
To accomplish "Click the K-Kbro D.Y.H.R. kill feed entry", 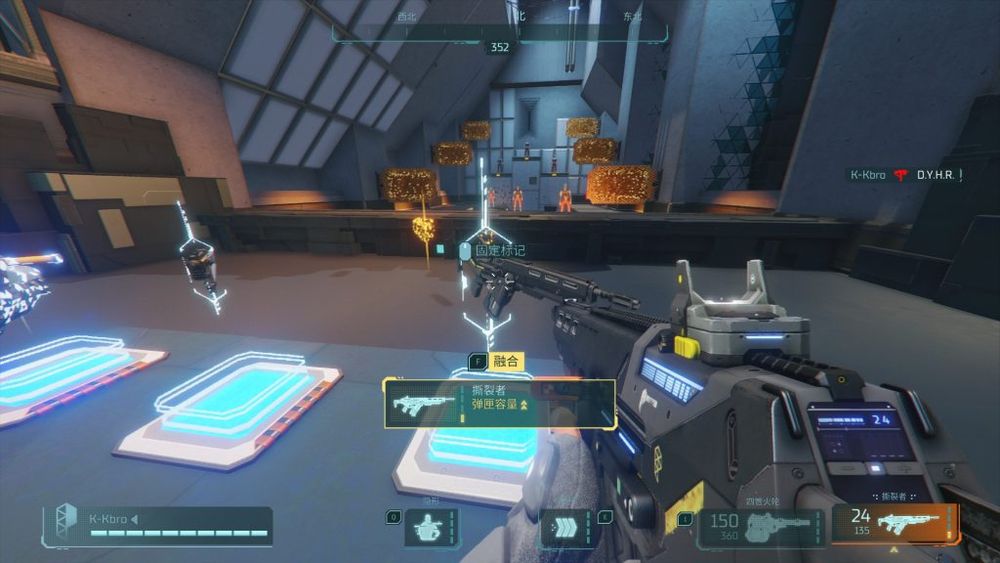I will coord(905,175).
